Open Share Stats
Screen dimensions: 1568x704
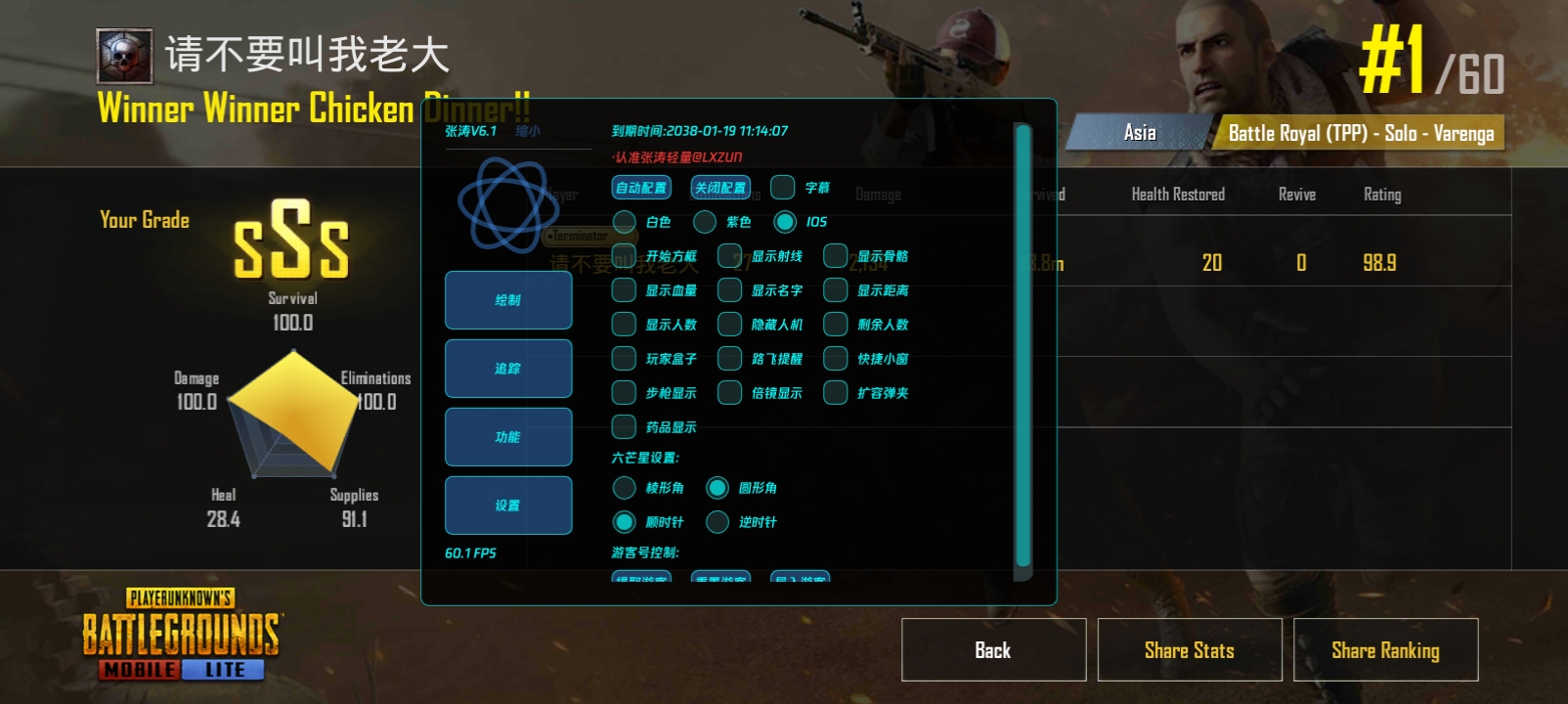coord(1189,650)
